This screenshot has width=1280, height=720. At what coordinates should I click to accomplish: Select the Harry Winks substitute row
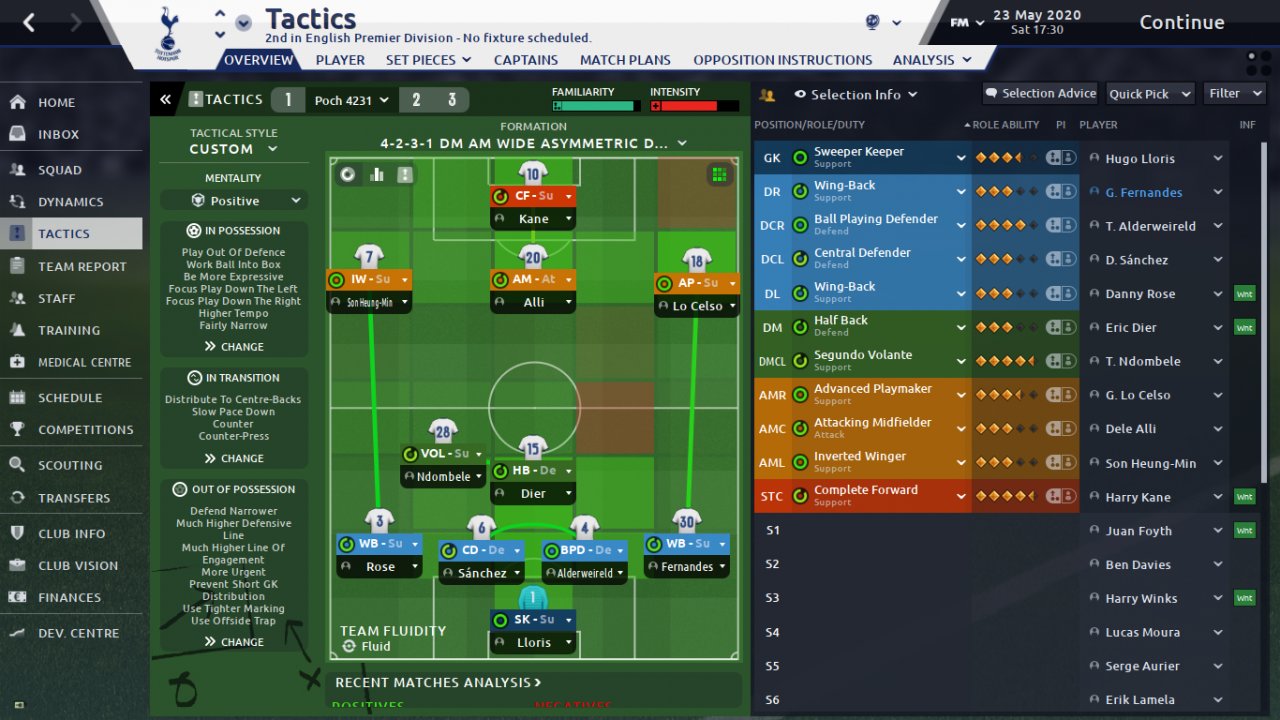[1141, 599]
